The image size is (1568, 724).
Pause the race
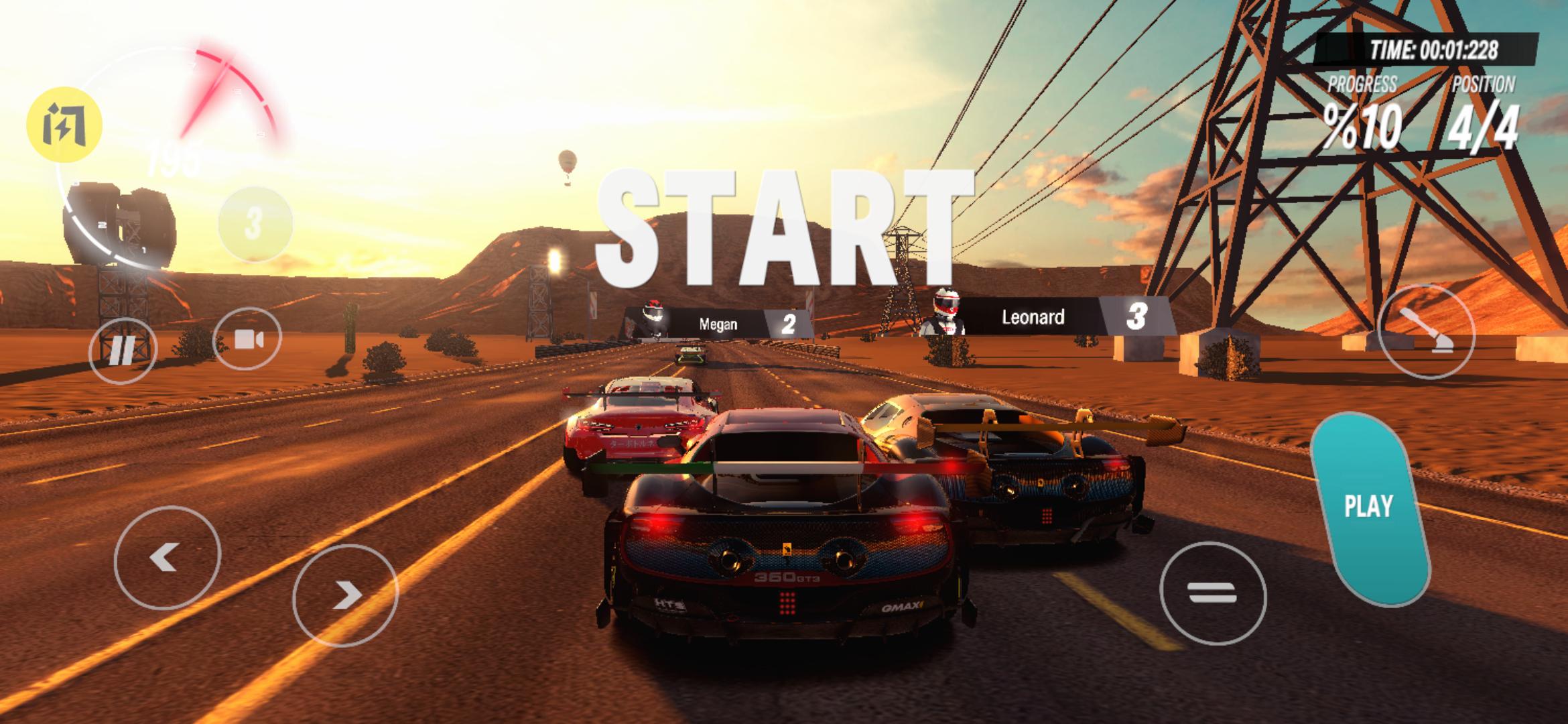click(123, 350)
